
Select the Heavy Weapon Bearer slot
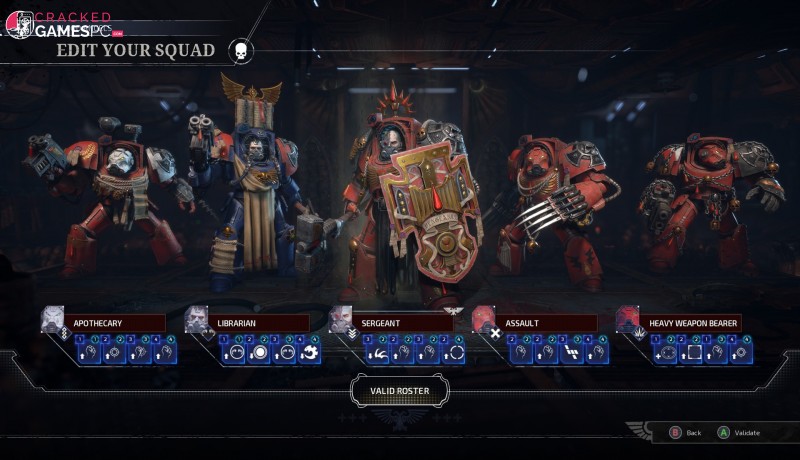click(x=691, y=323)
